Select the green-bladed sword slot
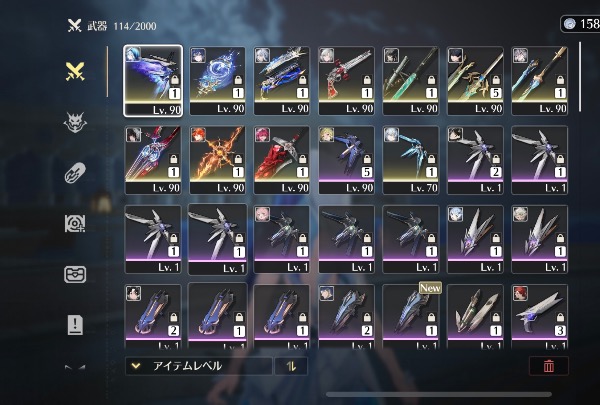Image resolution: width=600 pixels, height=405 pixels. click(x=411, y=80)
